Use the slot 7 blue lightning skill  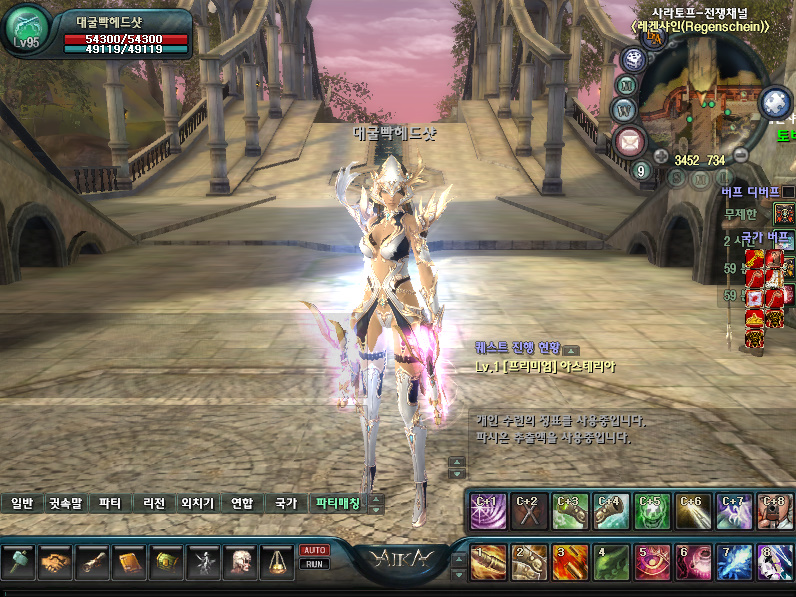[x=733, y=563]
